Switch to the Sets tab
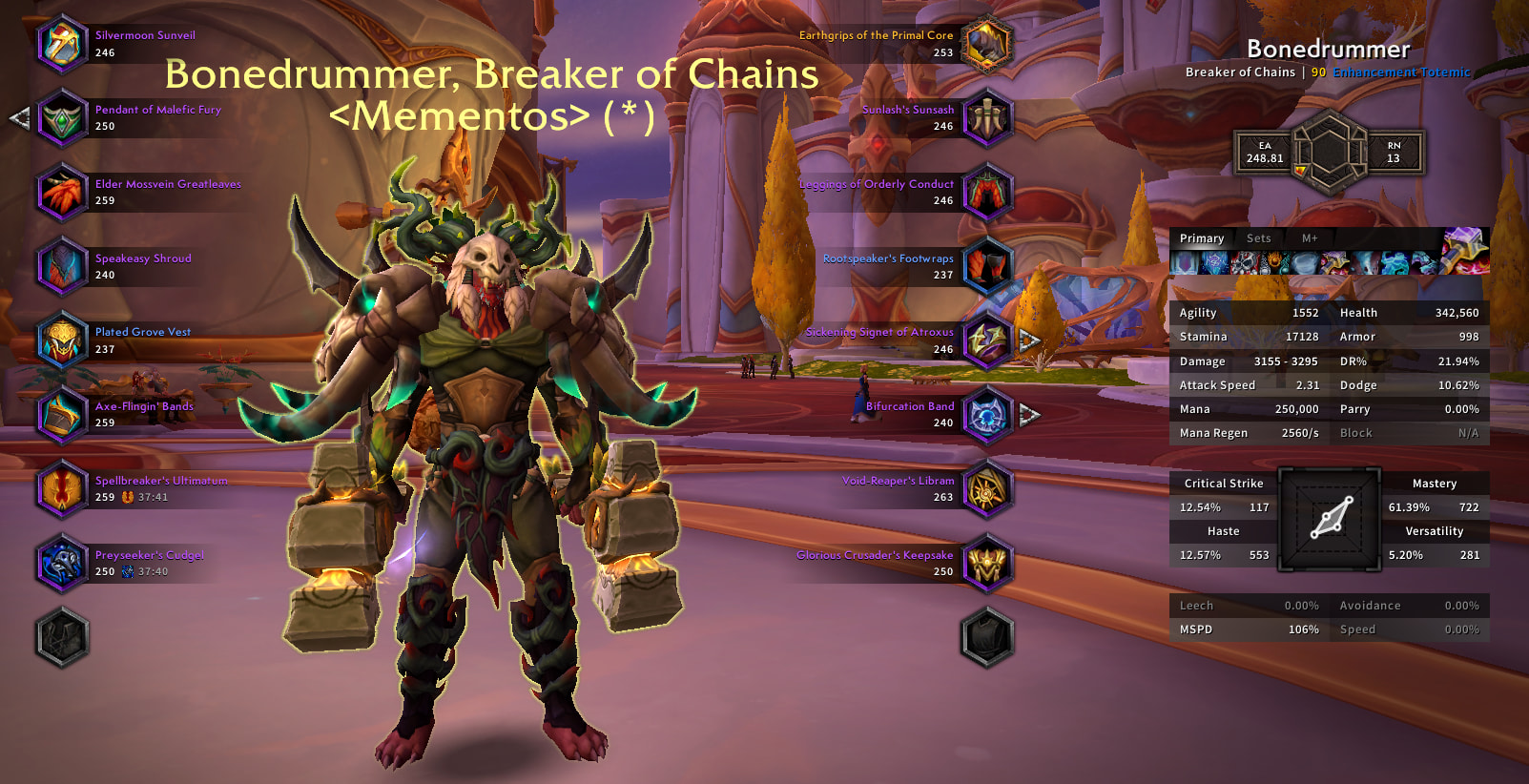This screenshot has width=1529, height=784. tap(1258, 238)
